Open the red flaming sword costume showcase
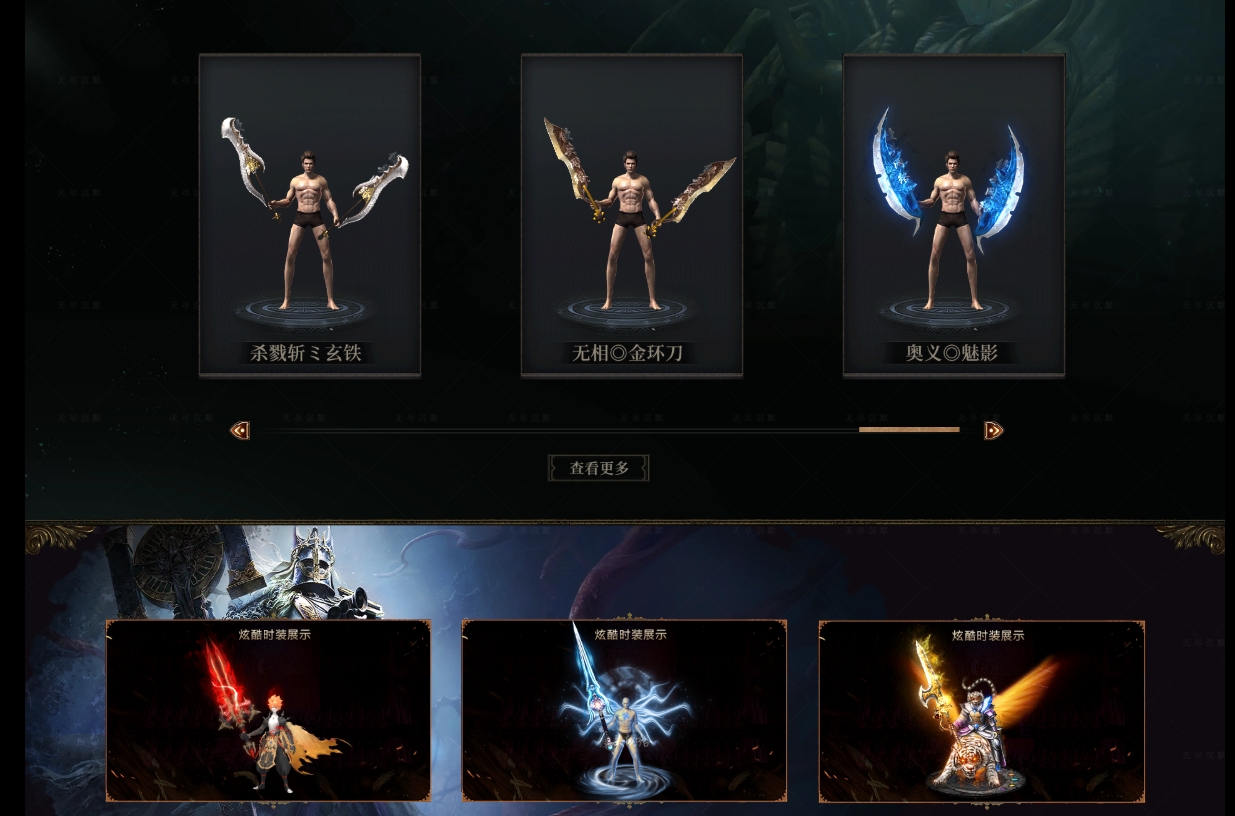This screenshot has width=1235, height=816. (x=268, y=711)
